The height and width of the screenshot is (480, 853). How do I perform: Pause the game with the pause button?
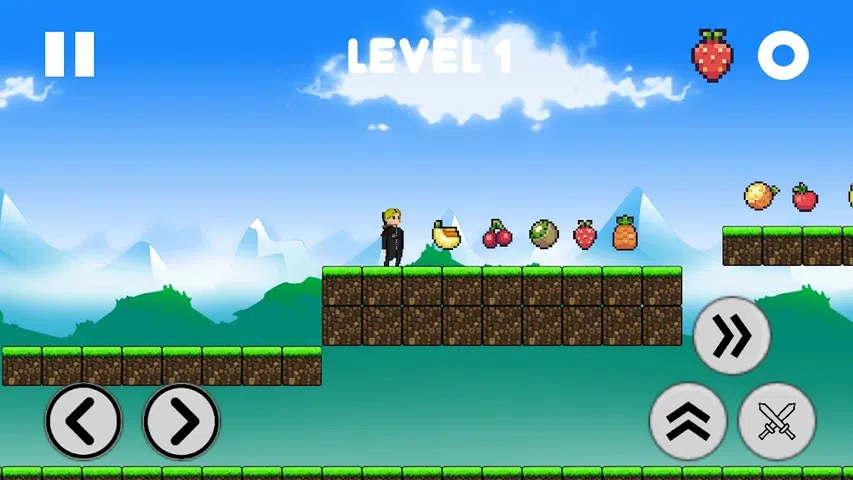69,54
